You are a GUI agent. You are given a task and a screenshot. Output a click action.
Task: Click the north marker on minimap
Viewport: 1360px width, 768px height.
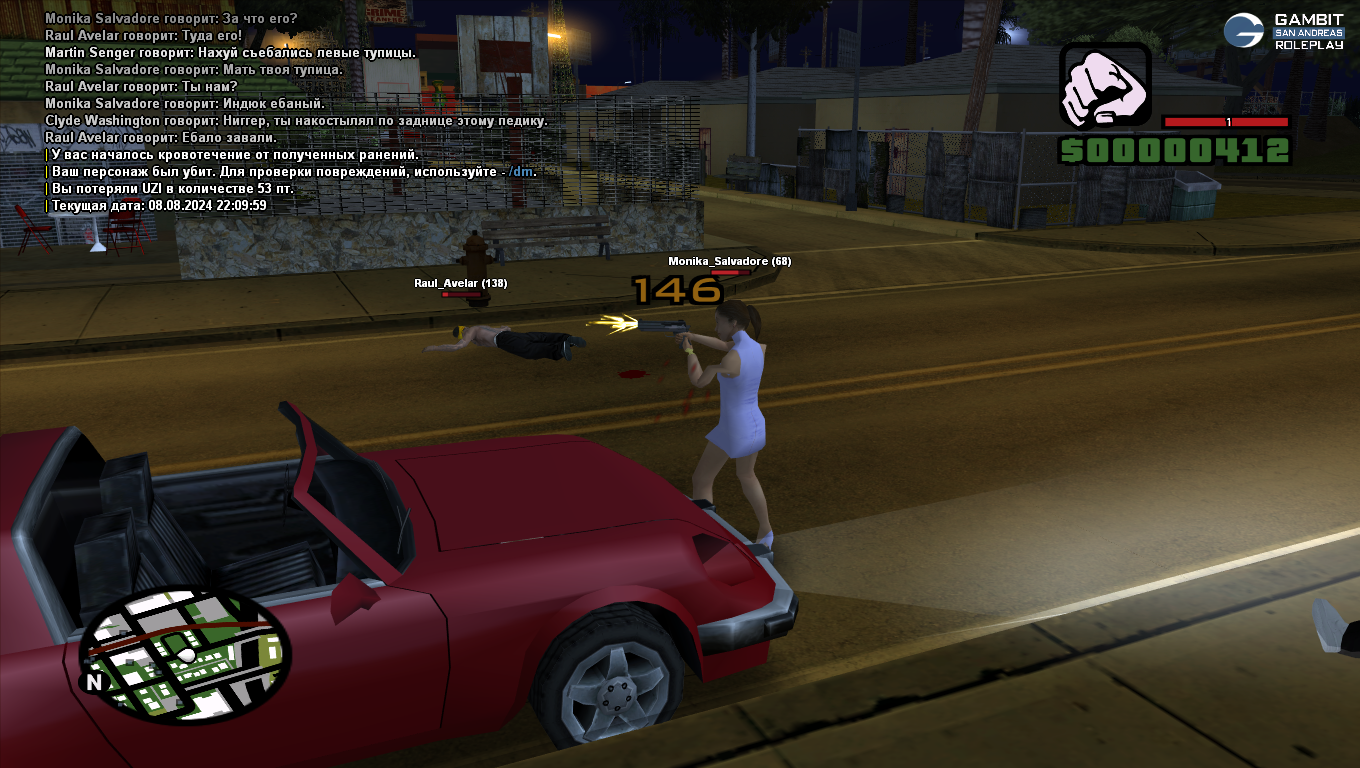(x=94, y=682)
